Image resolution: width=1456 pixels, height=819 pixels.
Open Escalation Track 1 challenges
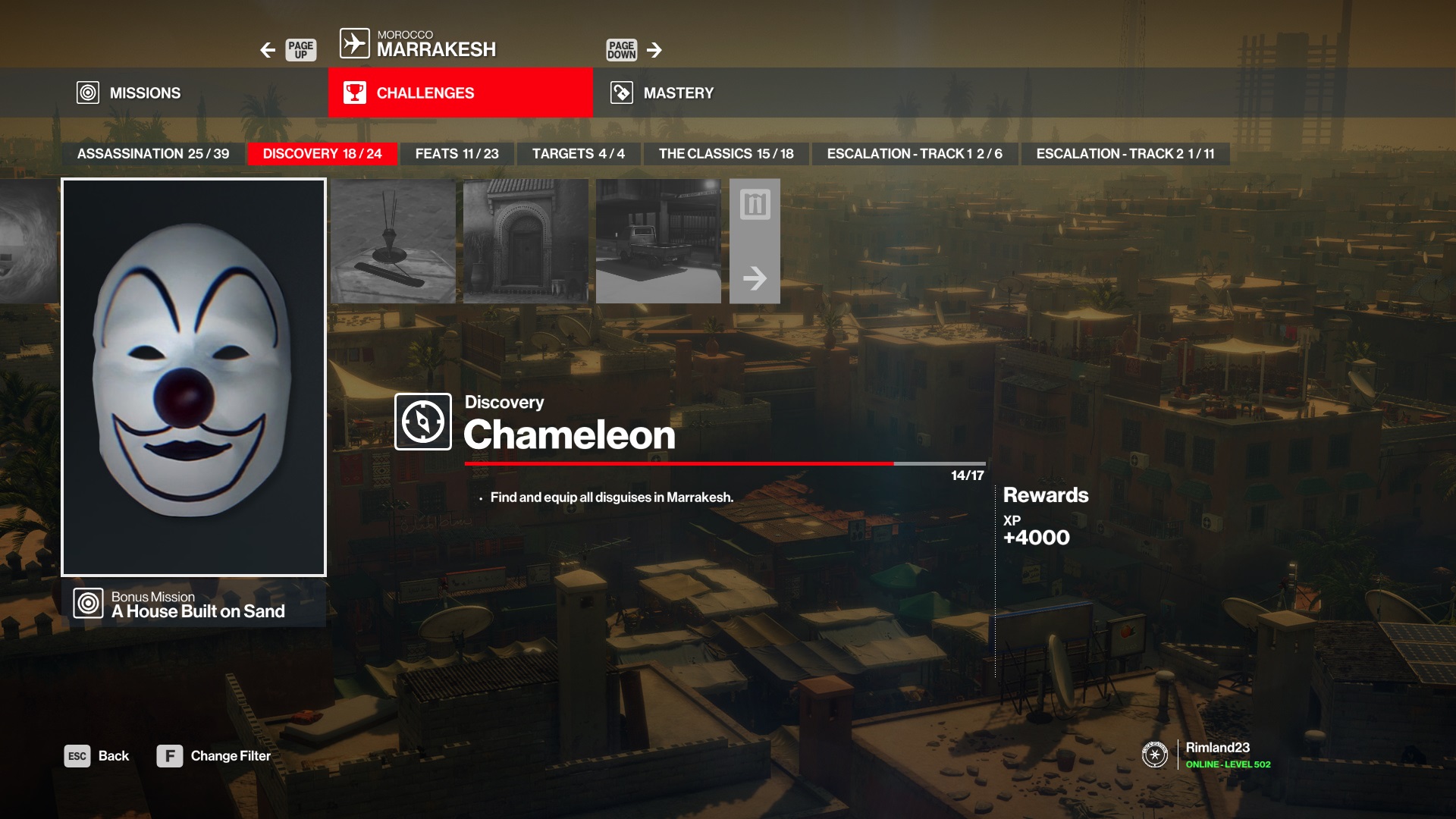point(914,154)
